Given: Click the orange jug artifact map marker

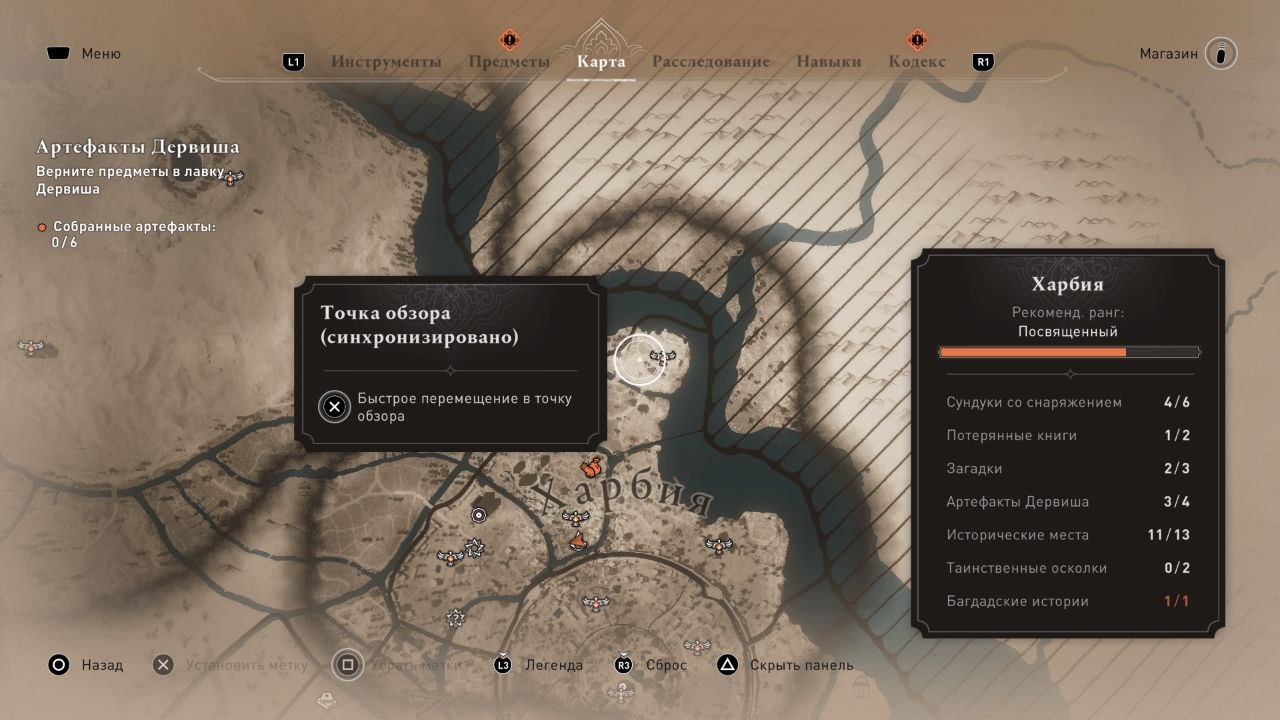Looking at the screenshot, I should coord(591,467).
